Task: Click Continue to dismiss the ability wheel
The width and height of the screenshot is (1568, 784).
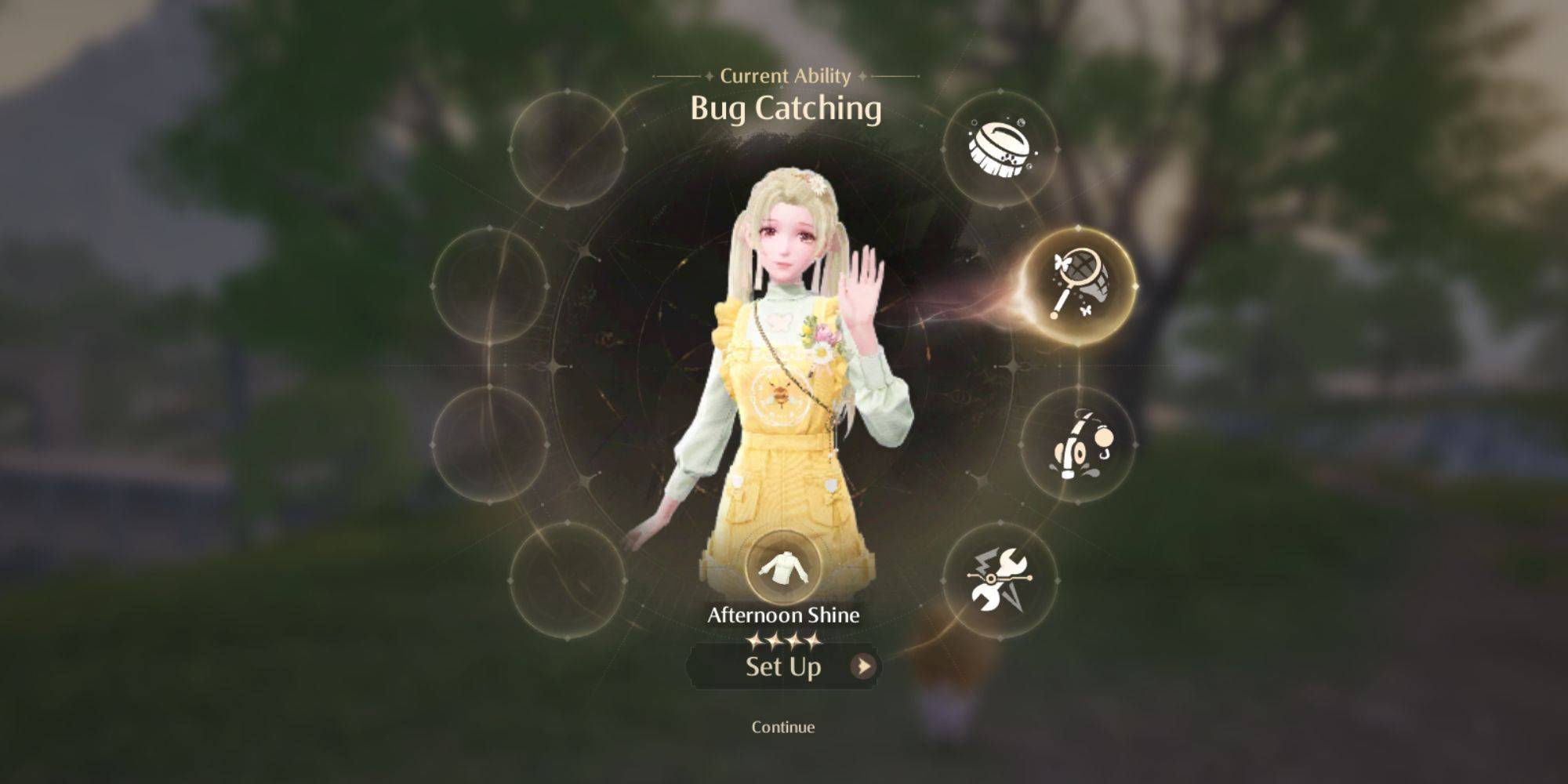Action: [x=783, y=727]
